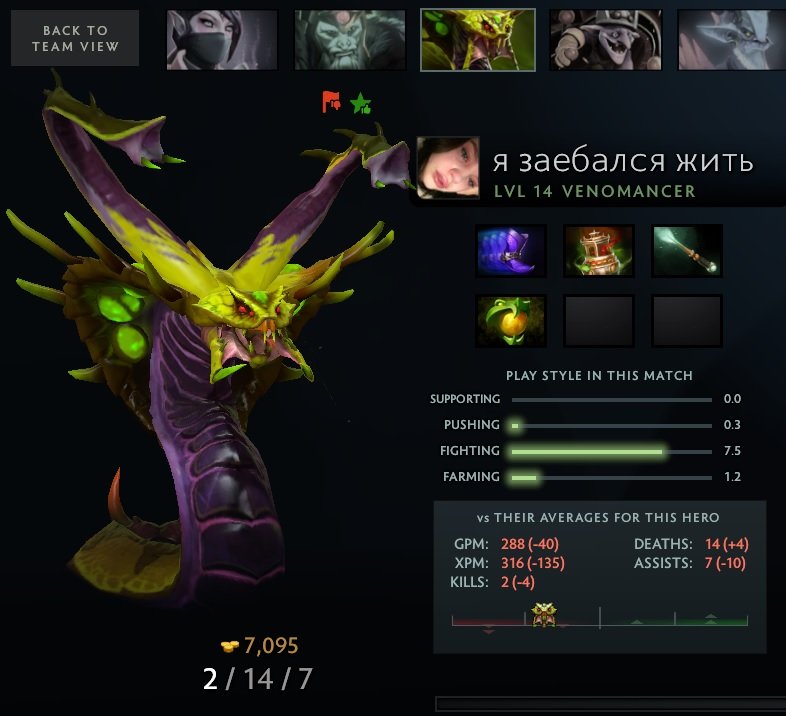The width and height of the screenshot is (786, 716).
Task: Open the player's avatar picture
Action: [x=448, y=168]
